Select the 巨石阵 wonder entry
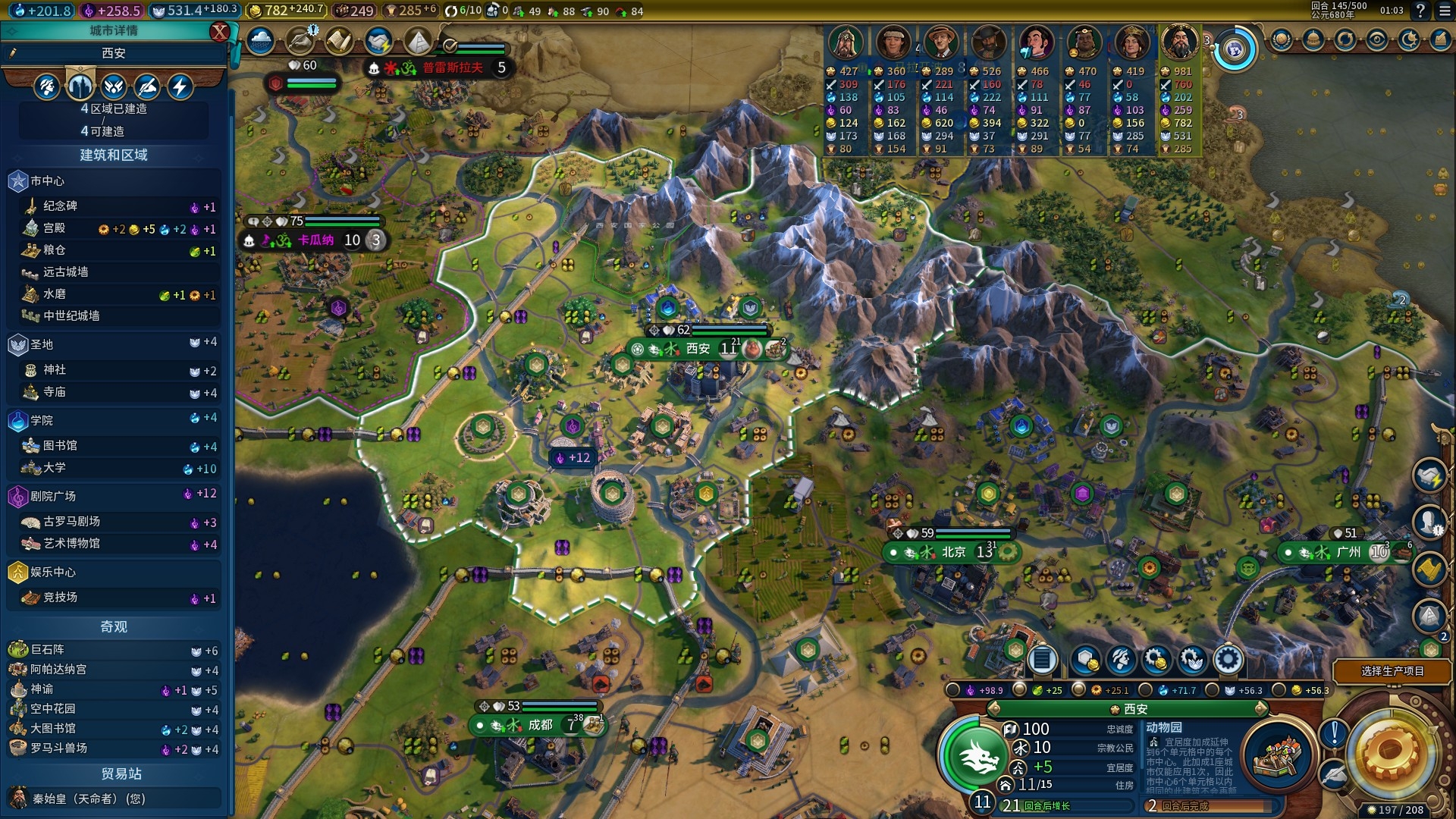Screen dimensions: 1456x819 47,650
